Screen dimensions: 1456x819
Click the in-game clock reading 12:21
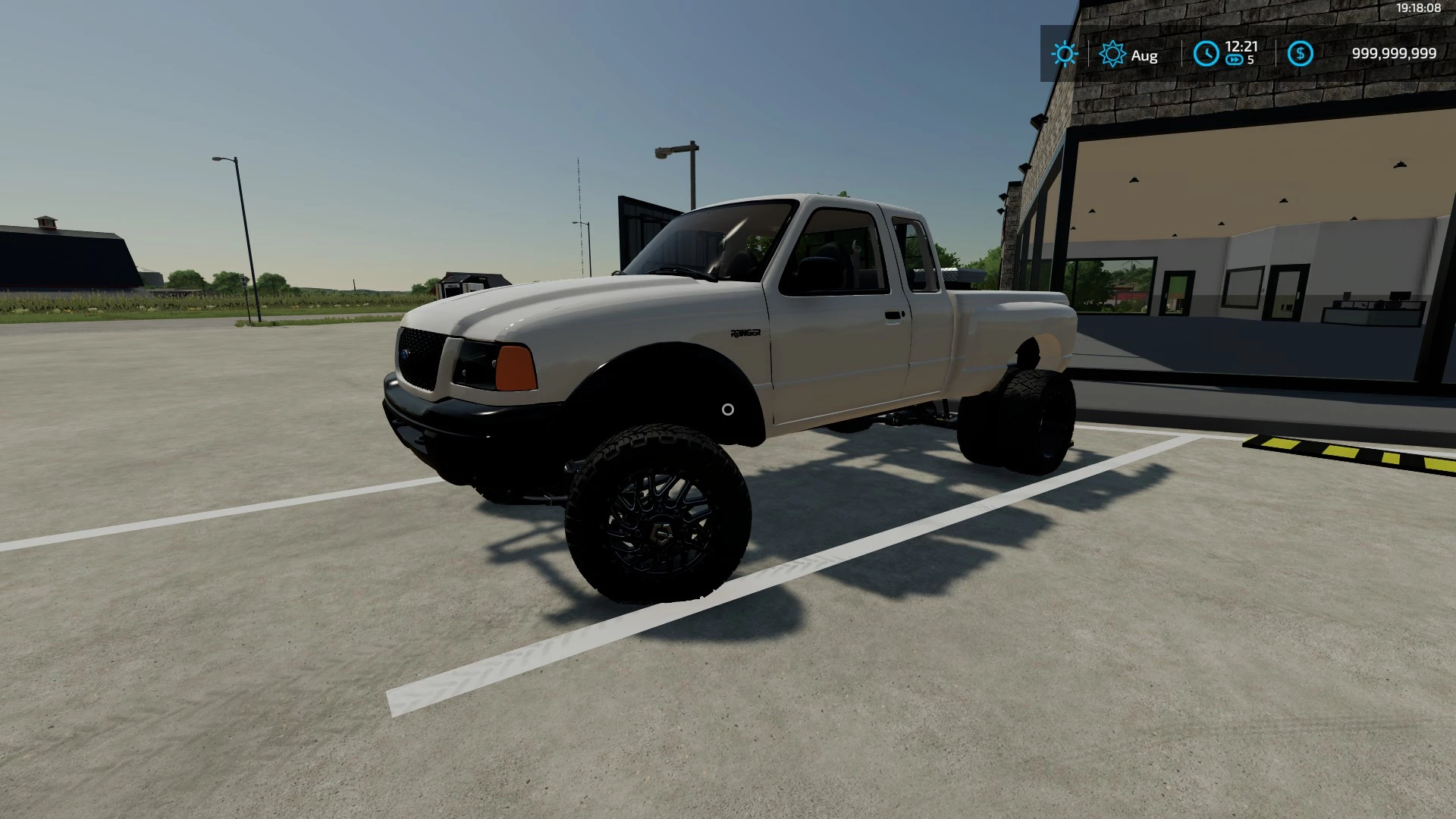pyautogui.click(x=1241, y=45)
